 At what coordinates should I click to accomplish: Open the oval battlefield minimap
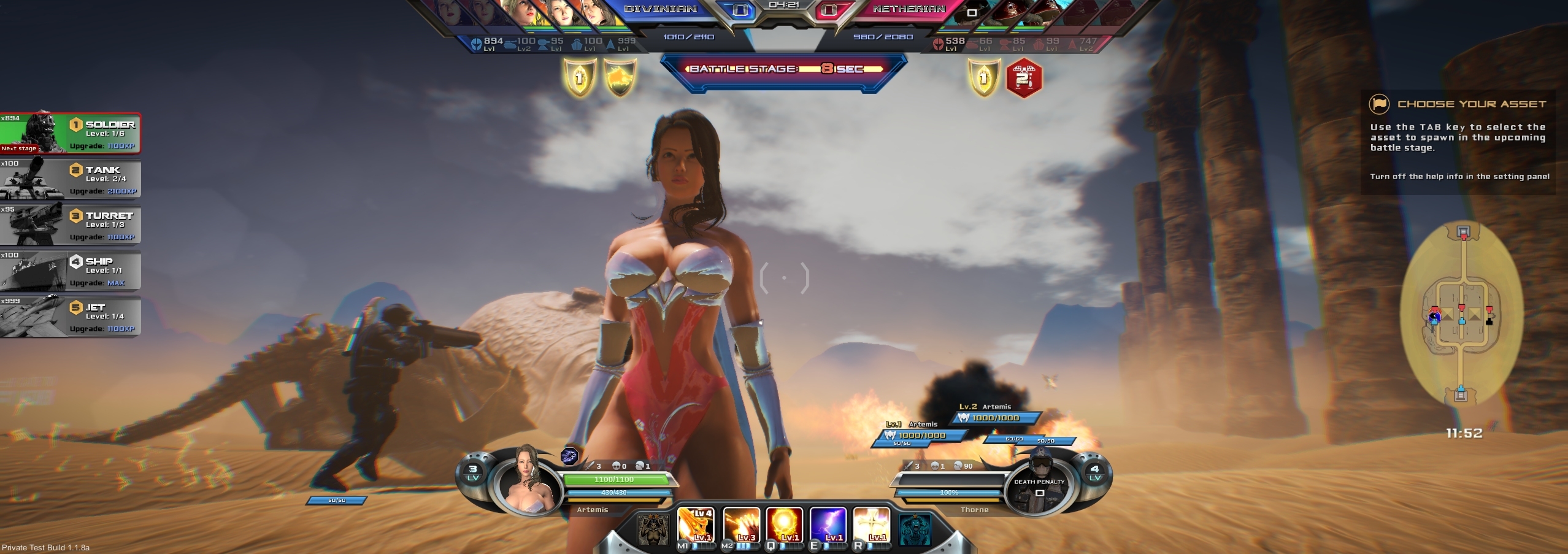click(1462, 314)
